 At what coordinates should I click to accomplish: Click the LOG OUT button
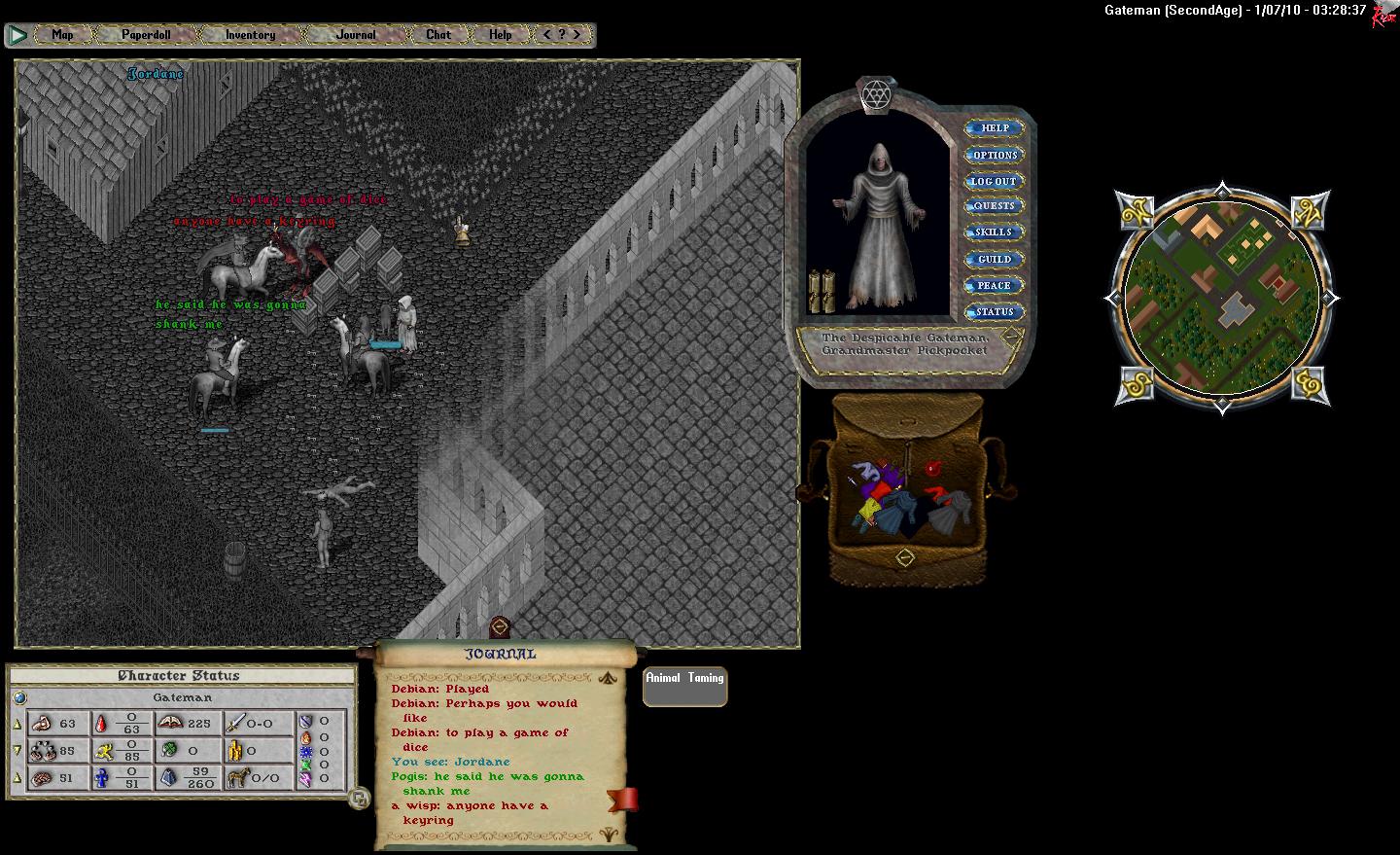tap(994, 182)
